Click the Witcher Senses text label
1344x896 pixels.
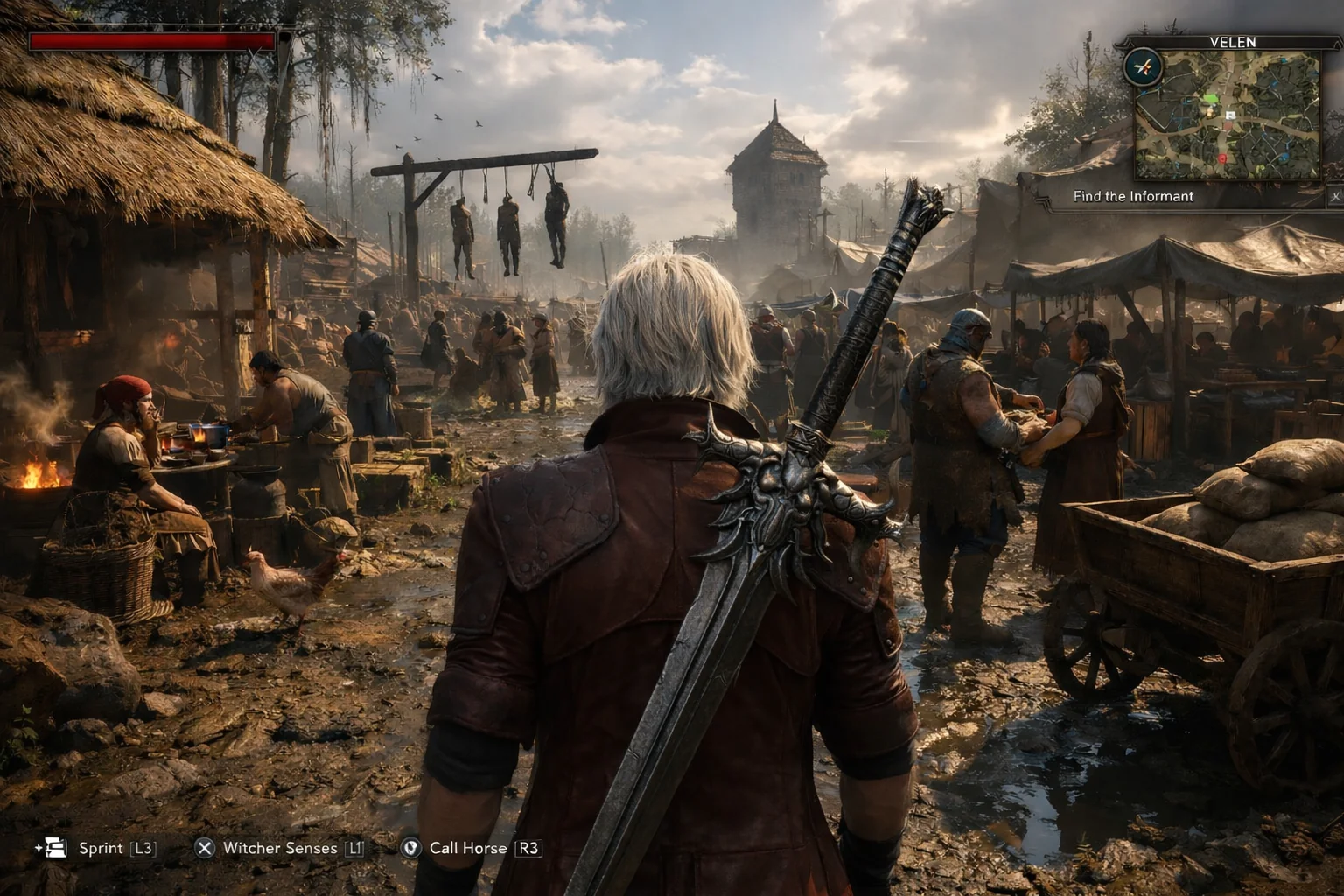click(282, 847)
